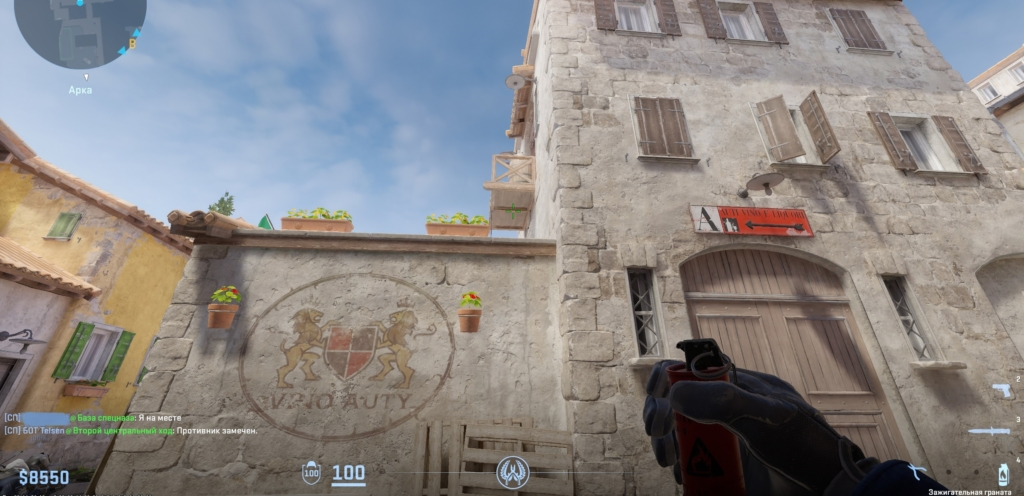Click the БОТ Telsen chat message
The width and height of the screenshot is (1024, 496).
click(x=130, y=430)
